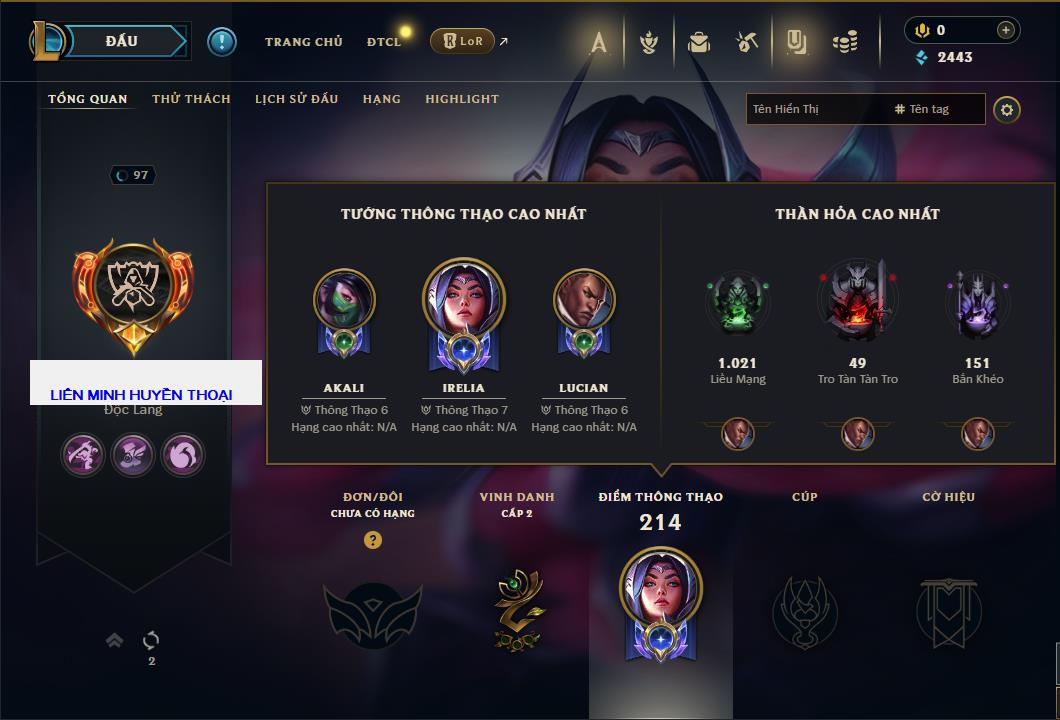Open profile settings gear icon
This screenshot has height=720, width=1060.
coord(1007,109)
